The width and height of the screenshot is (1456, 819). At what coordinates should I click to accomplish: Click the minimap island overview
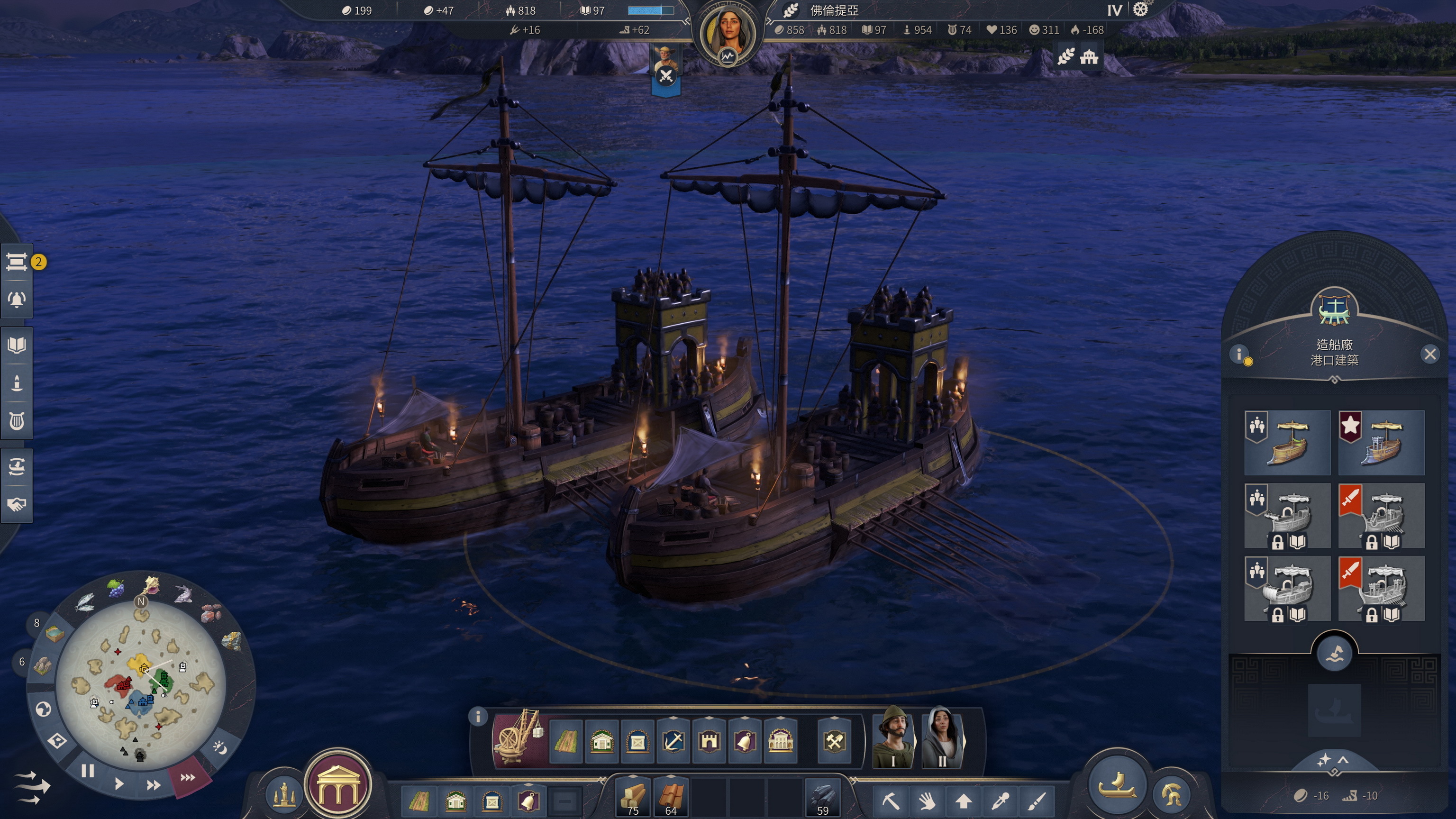(141, 685)
